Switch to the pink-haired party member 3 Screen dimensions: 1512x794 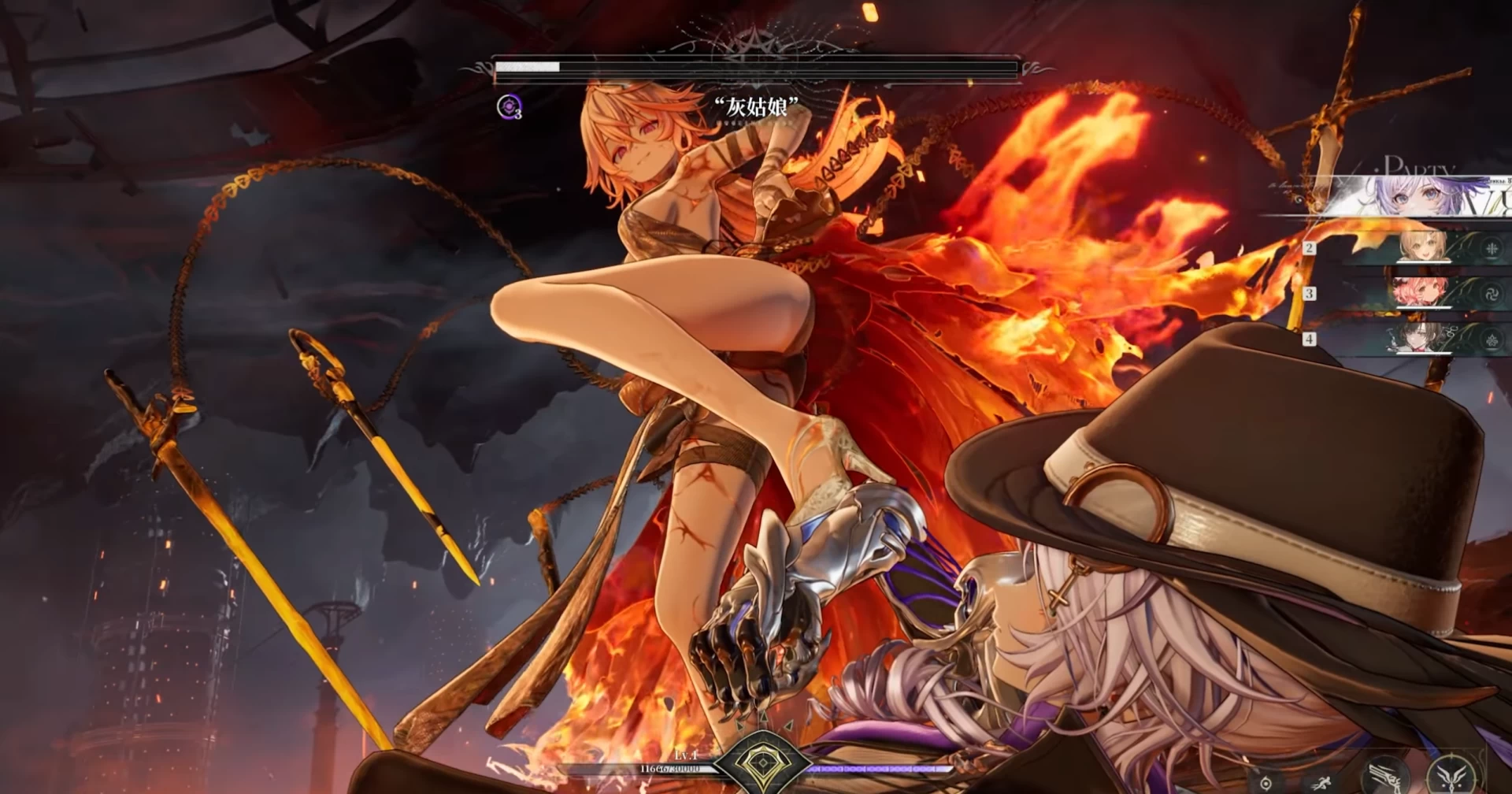pos(1420,293)
